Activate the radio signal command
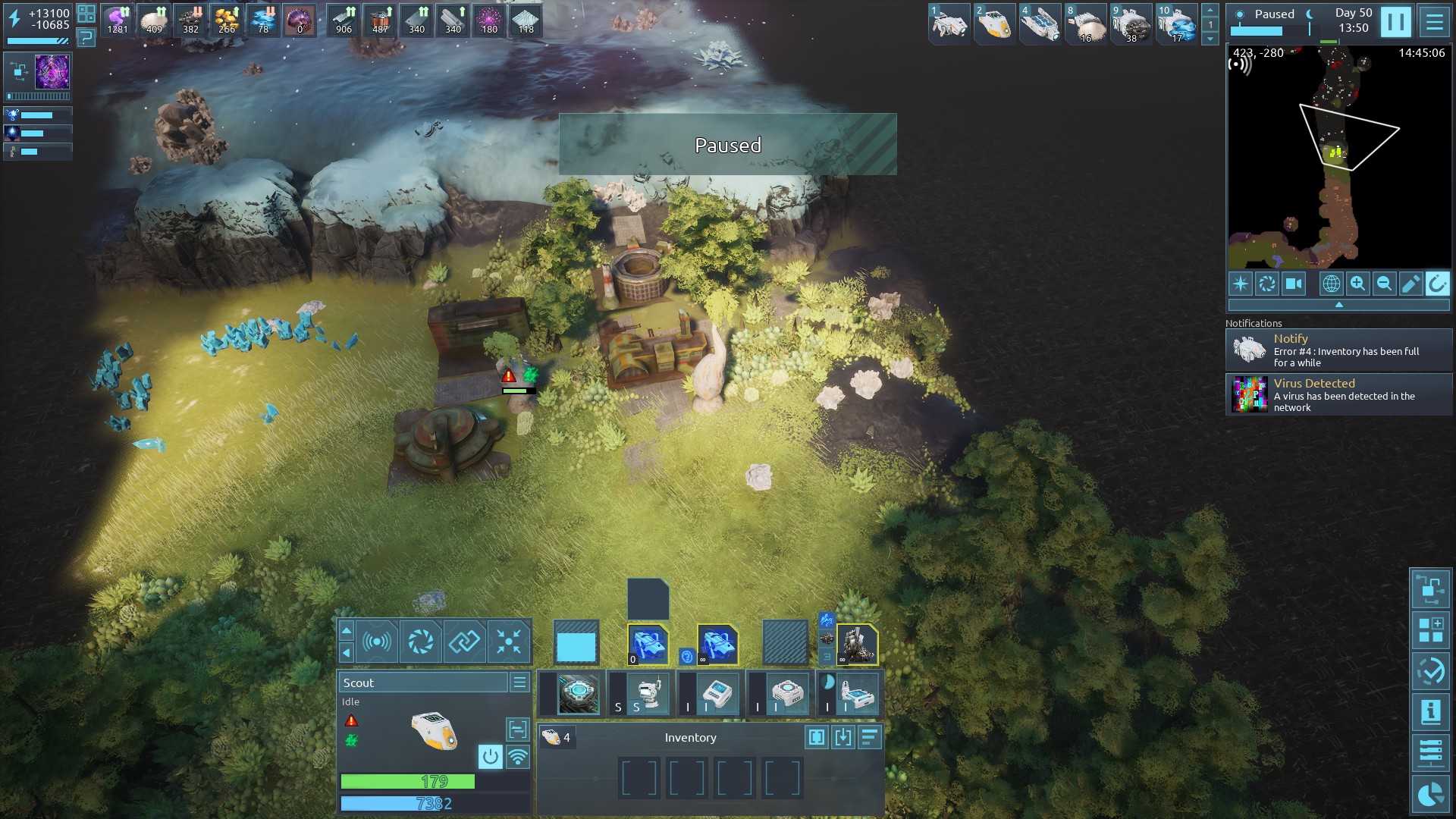The image size is (1456, 819). click(377, 642)
